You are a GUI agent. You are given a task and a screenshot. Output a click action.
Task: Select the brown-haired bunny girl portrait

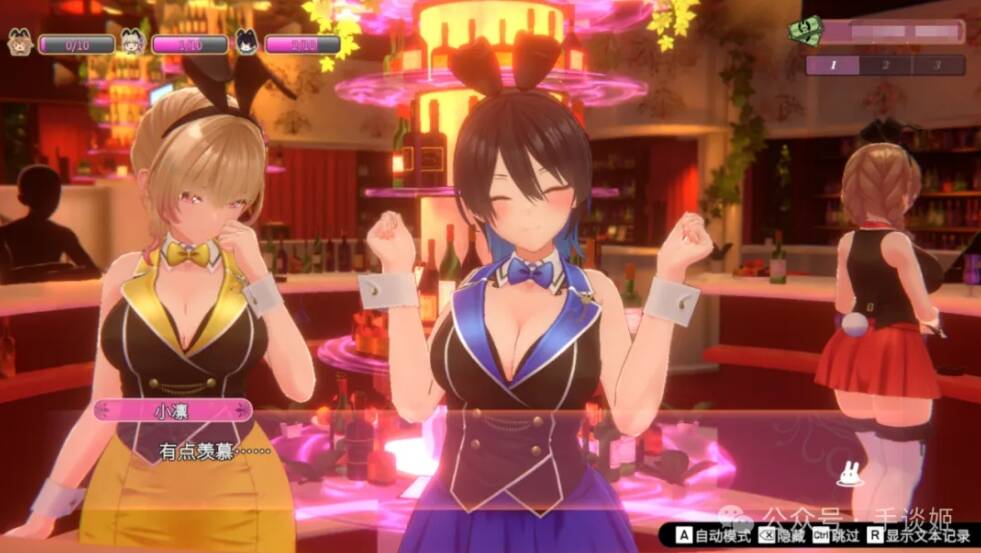pos(19,43)
